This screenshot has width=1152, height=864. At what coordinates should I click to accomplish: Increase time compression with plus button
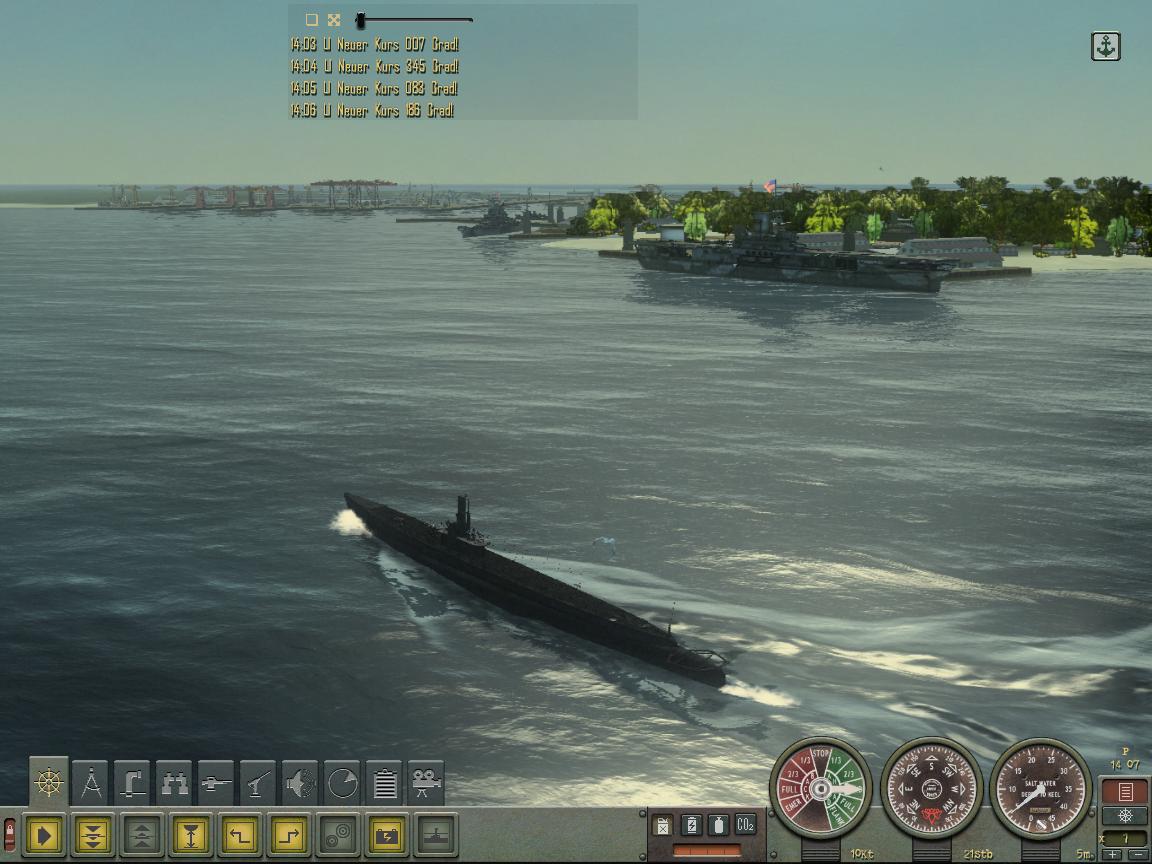1113,855
